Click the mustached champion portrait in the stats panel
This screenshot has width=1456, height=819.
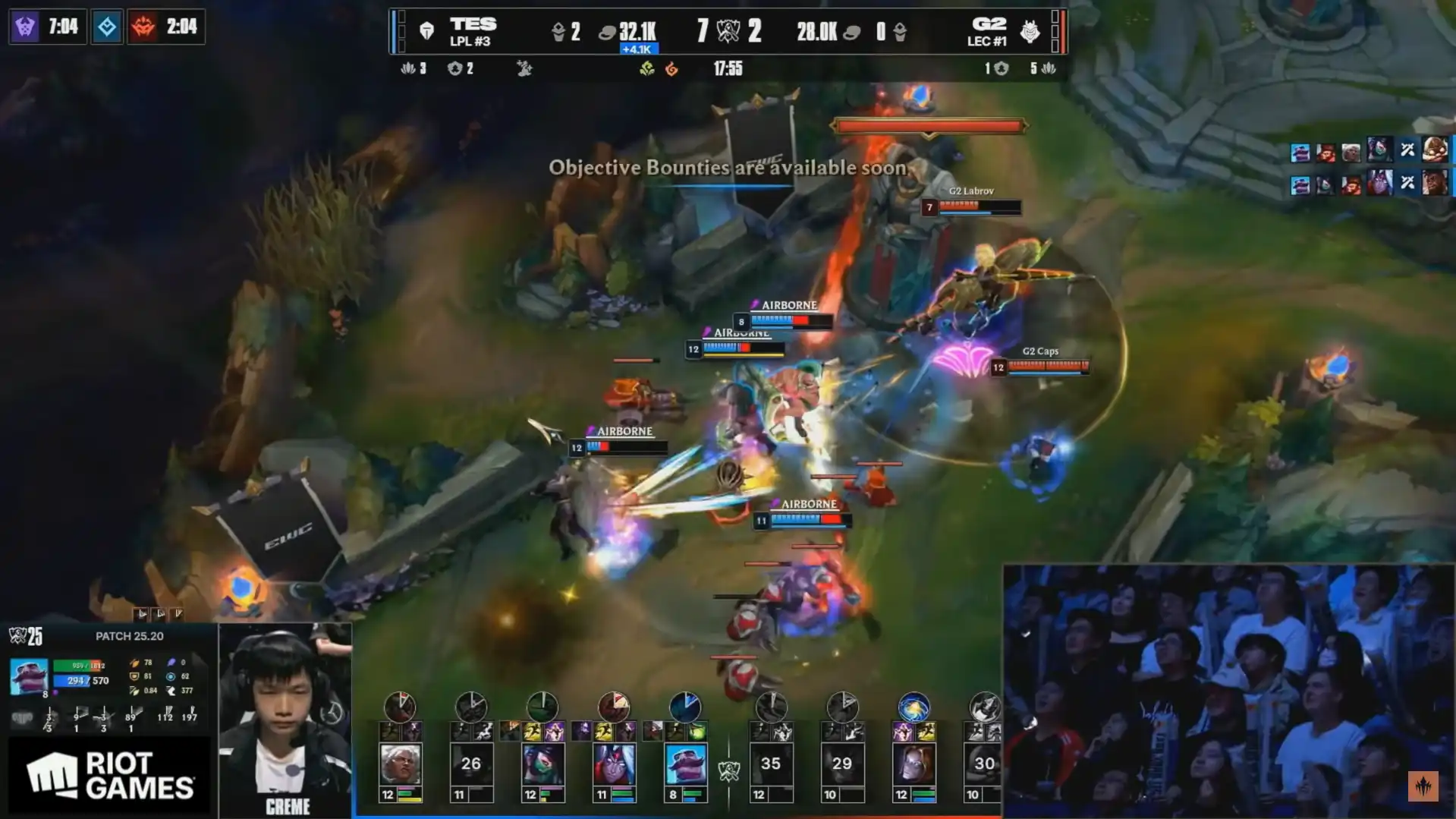pos(29,676)
